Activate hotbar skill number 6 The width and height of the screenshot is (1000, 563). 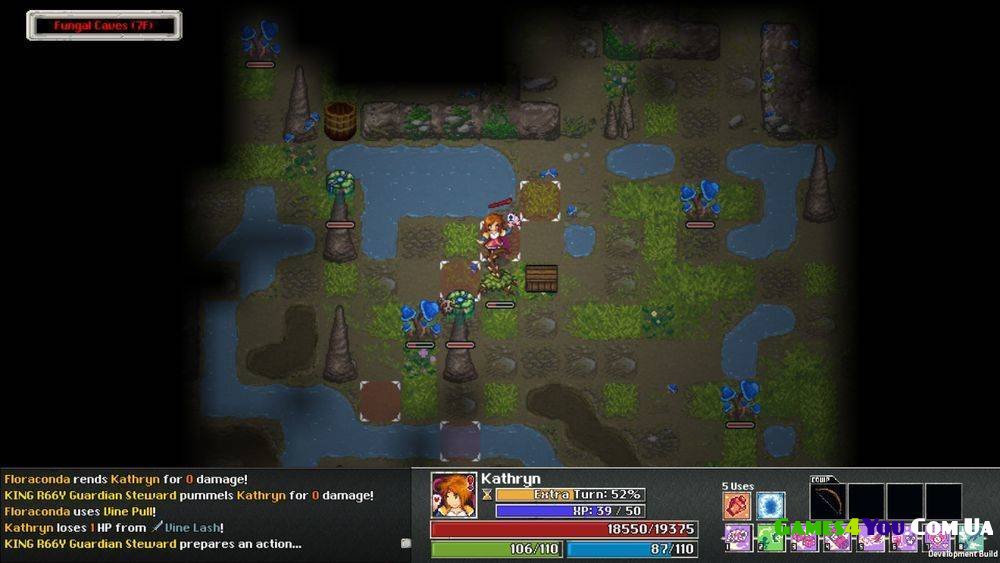(905, 539)
